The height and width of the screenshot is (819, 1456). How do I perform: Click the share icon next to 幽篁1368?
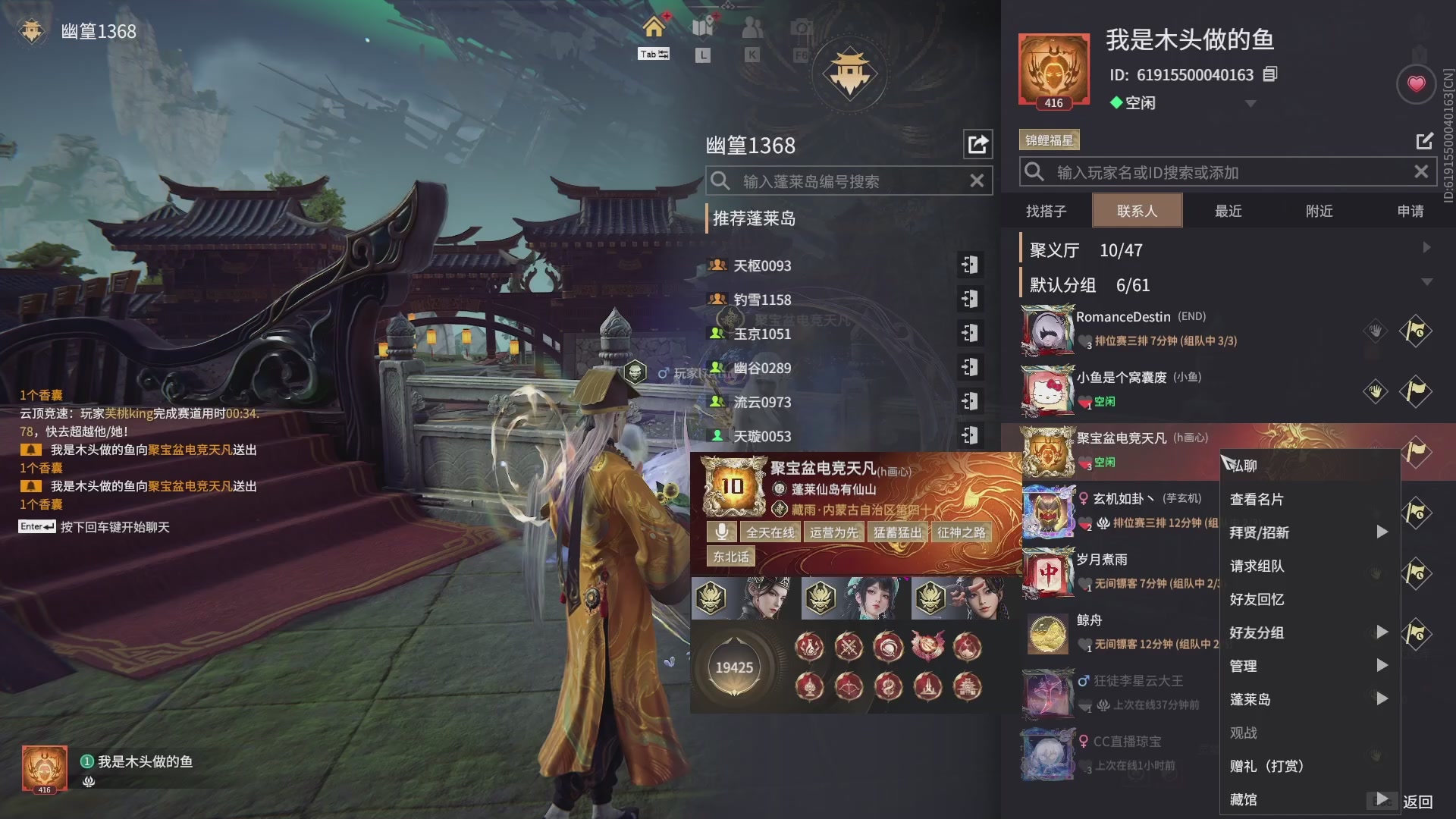(978, 144)
